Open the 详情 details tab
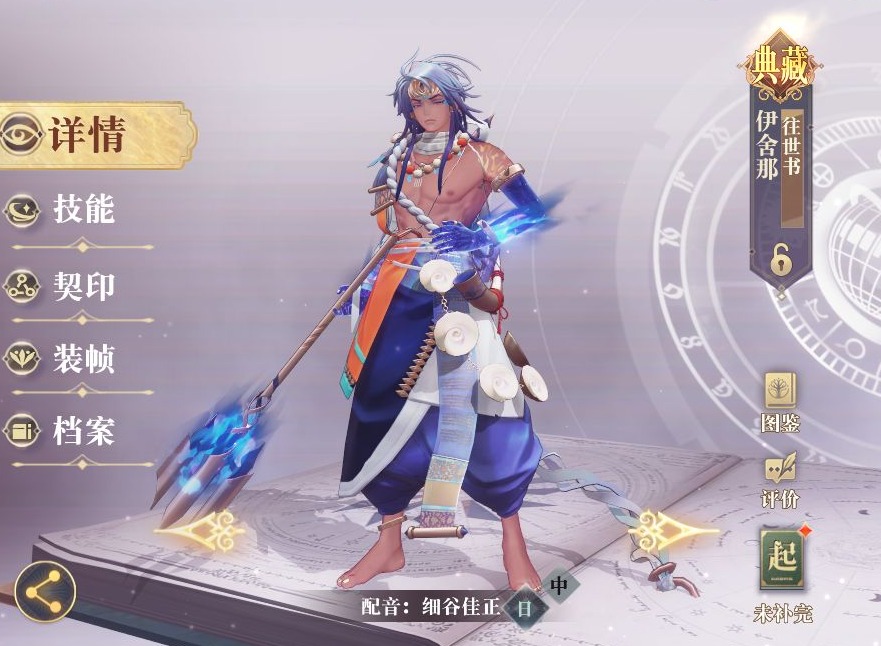881x646 pixels. pos(90,135)
